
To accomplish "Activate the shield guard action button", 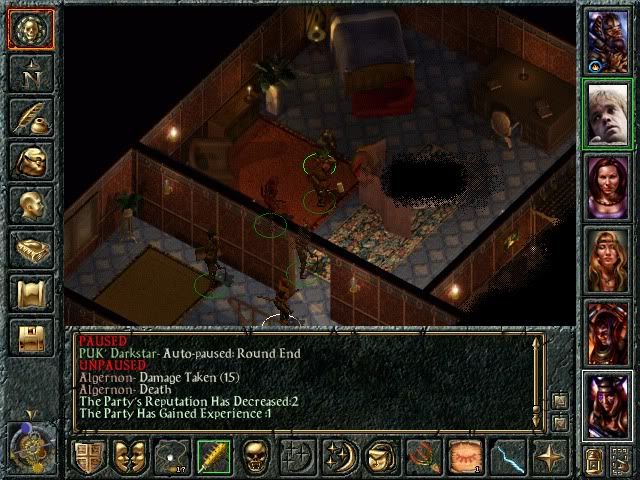I will 88,457.
